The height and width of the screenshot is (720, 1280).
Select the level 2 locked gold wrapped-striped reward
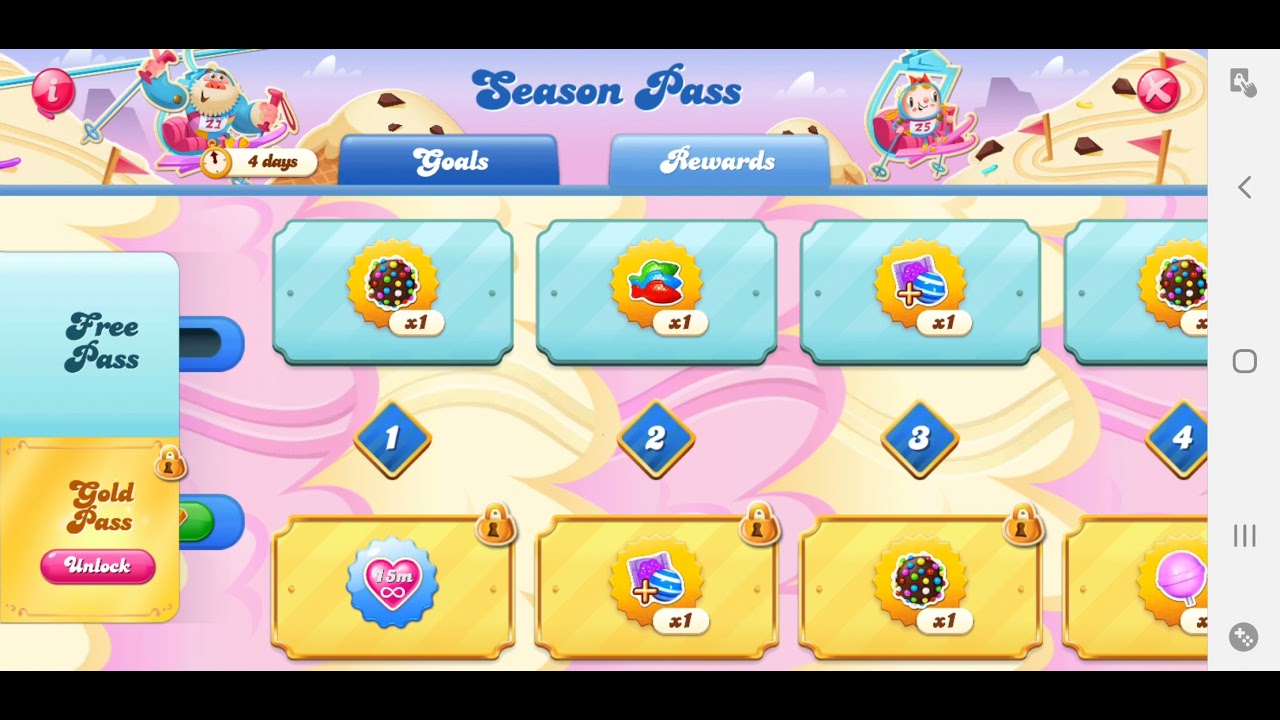pos(657,587)
